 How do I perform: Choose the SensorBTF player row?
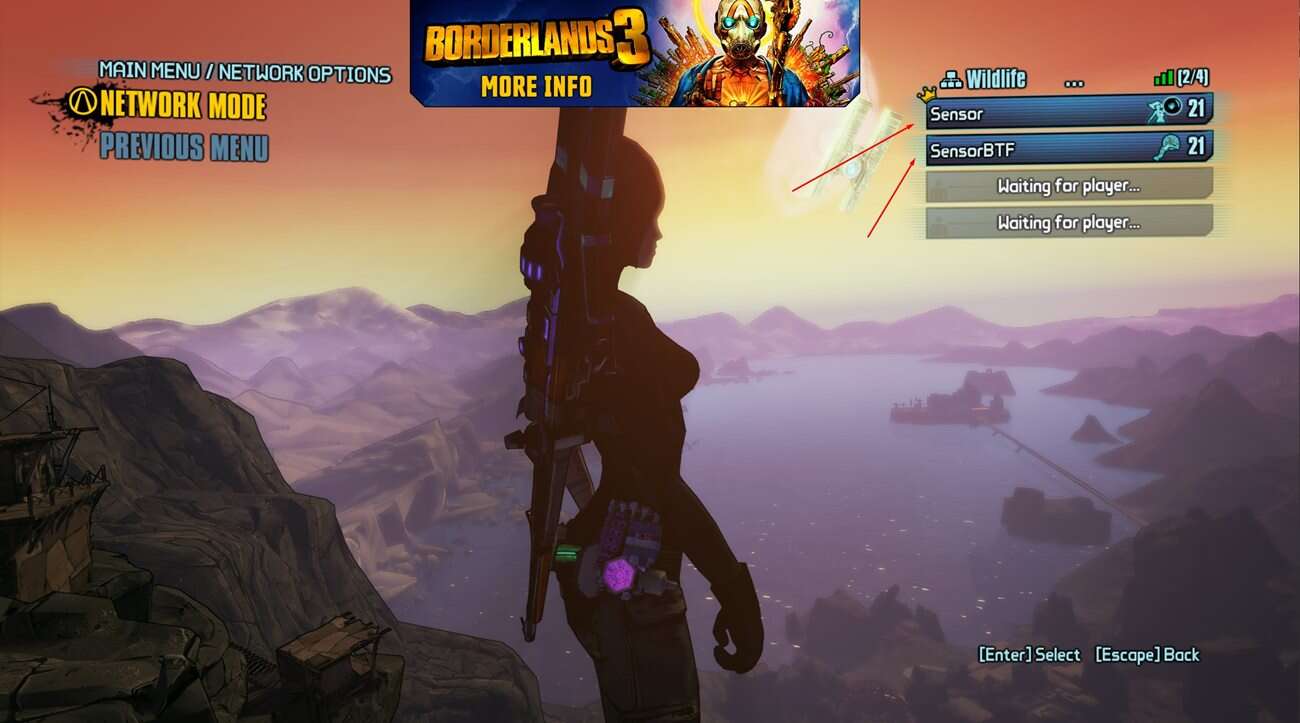point(1068,149)
